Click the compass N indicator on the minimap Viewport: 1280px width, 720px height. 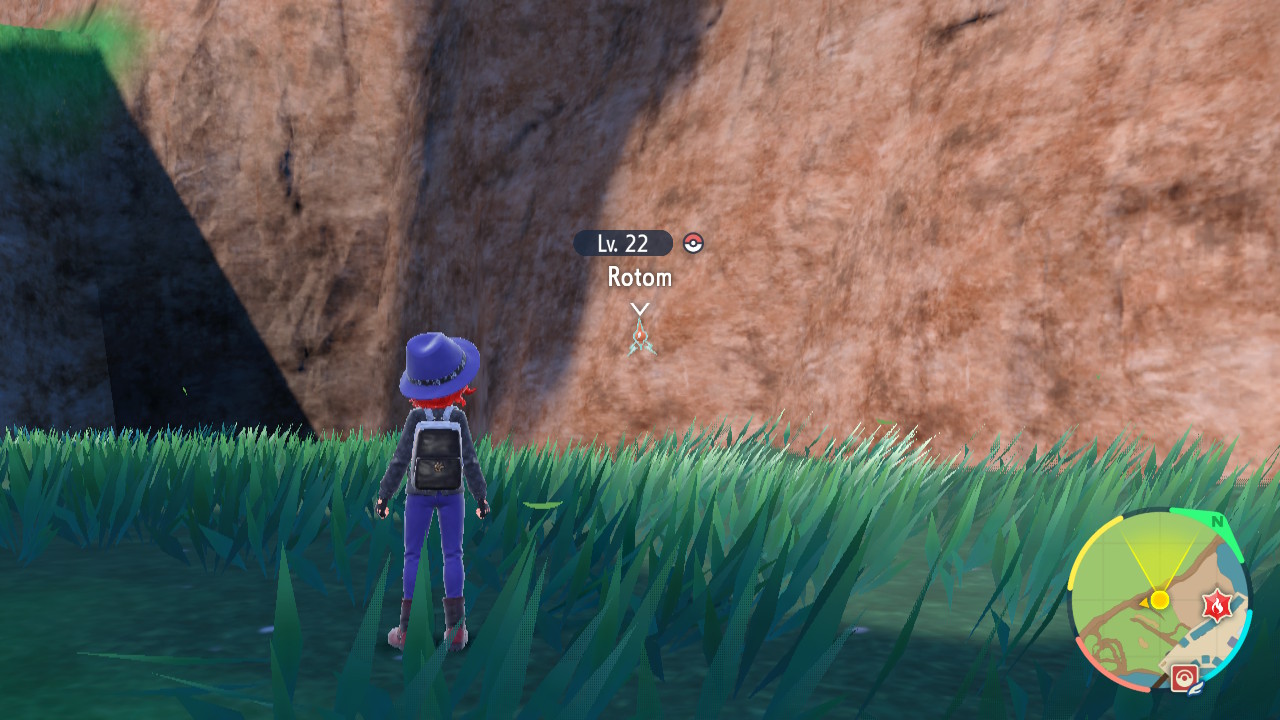click(x=1217, y=521)
